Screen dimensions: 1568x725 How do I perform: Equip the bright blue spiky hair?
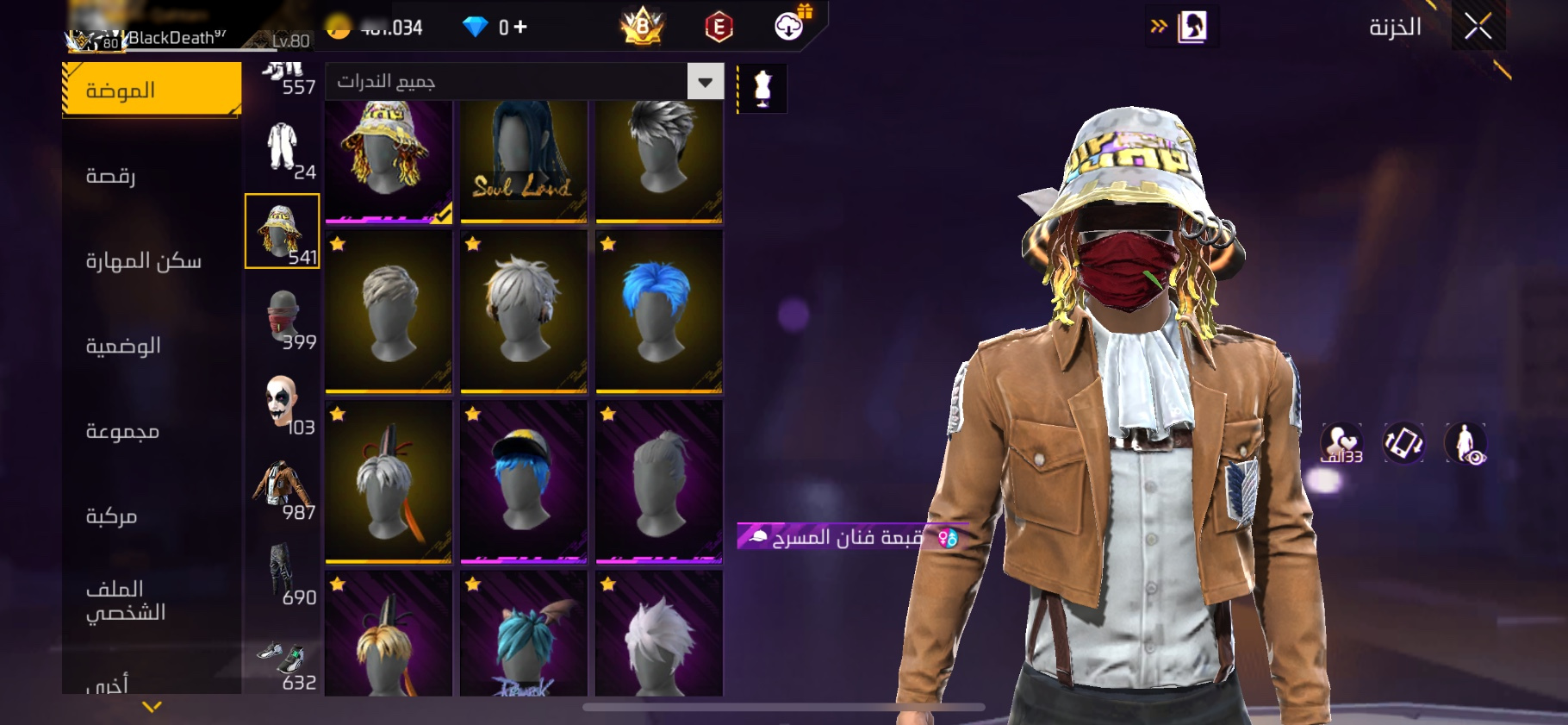[x=658, y=311]
